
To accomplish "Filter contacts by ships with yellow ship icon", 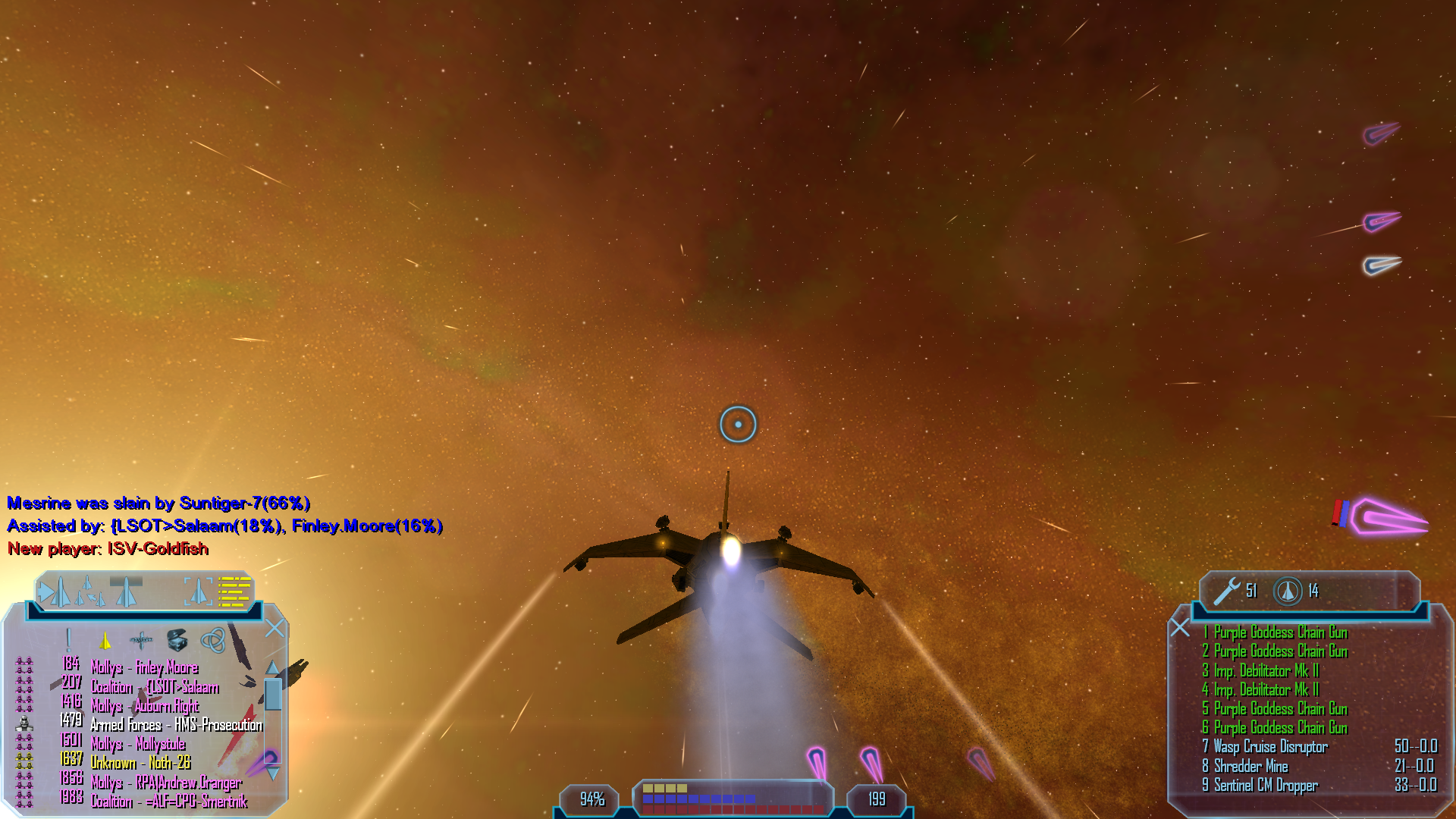I will (105, 641).
